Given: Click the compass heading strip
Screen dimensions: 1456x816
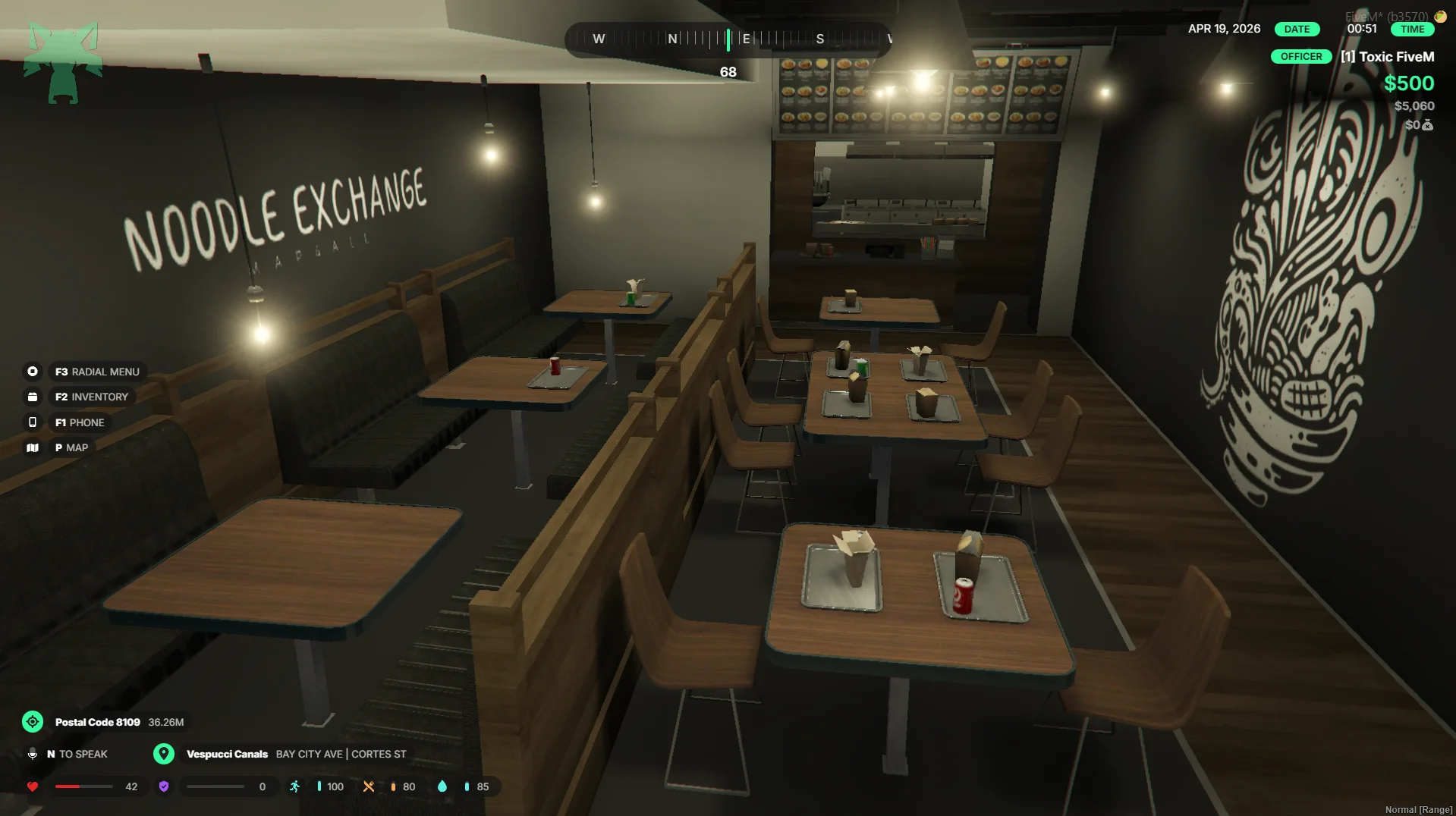Looking at the screenshot, I should (x=727, y=39).
